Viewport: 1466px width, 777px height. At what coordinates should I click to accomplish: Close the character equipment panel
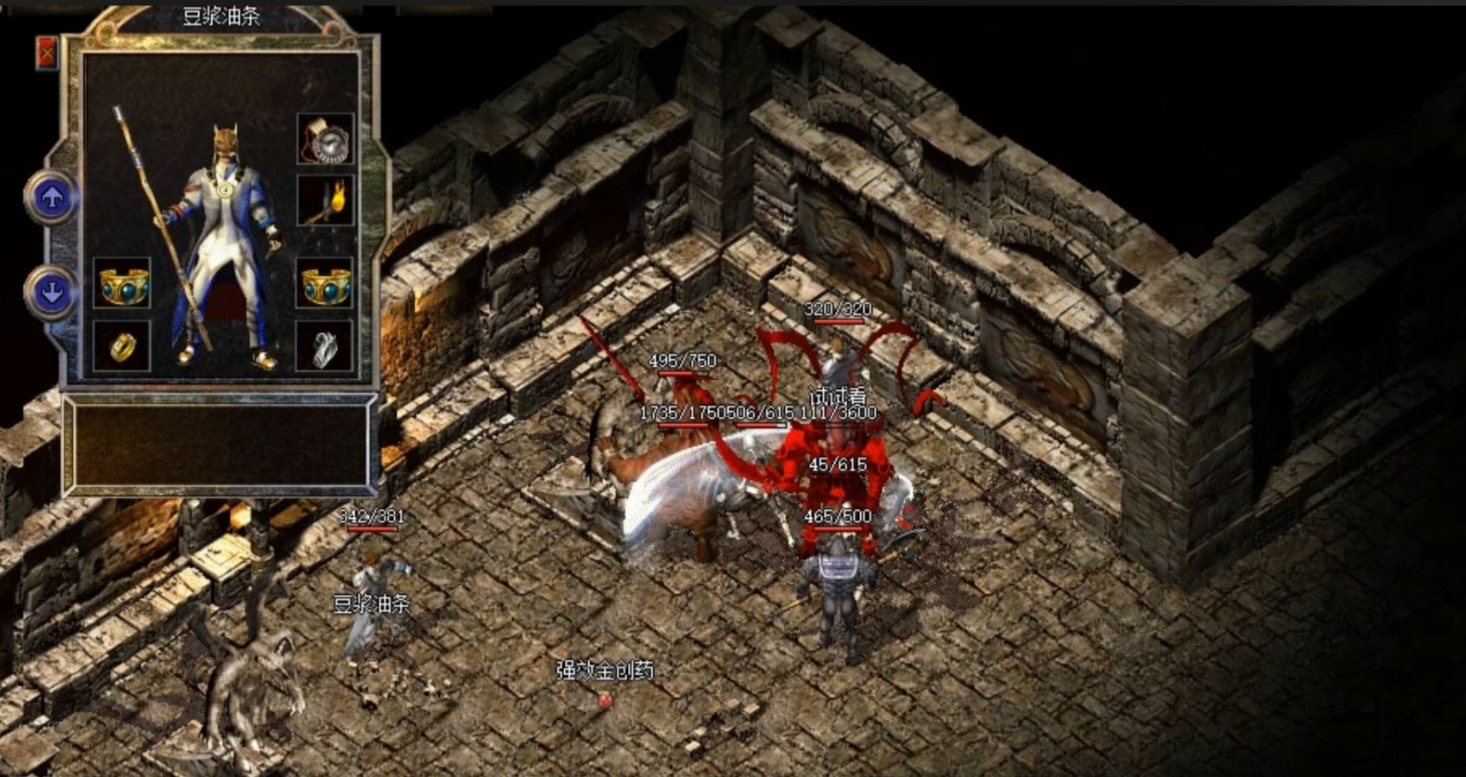coord(47,53)
